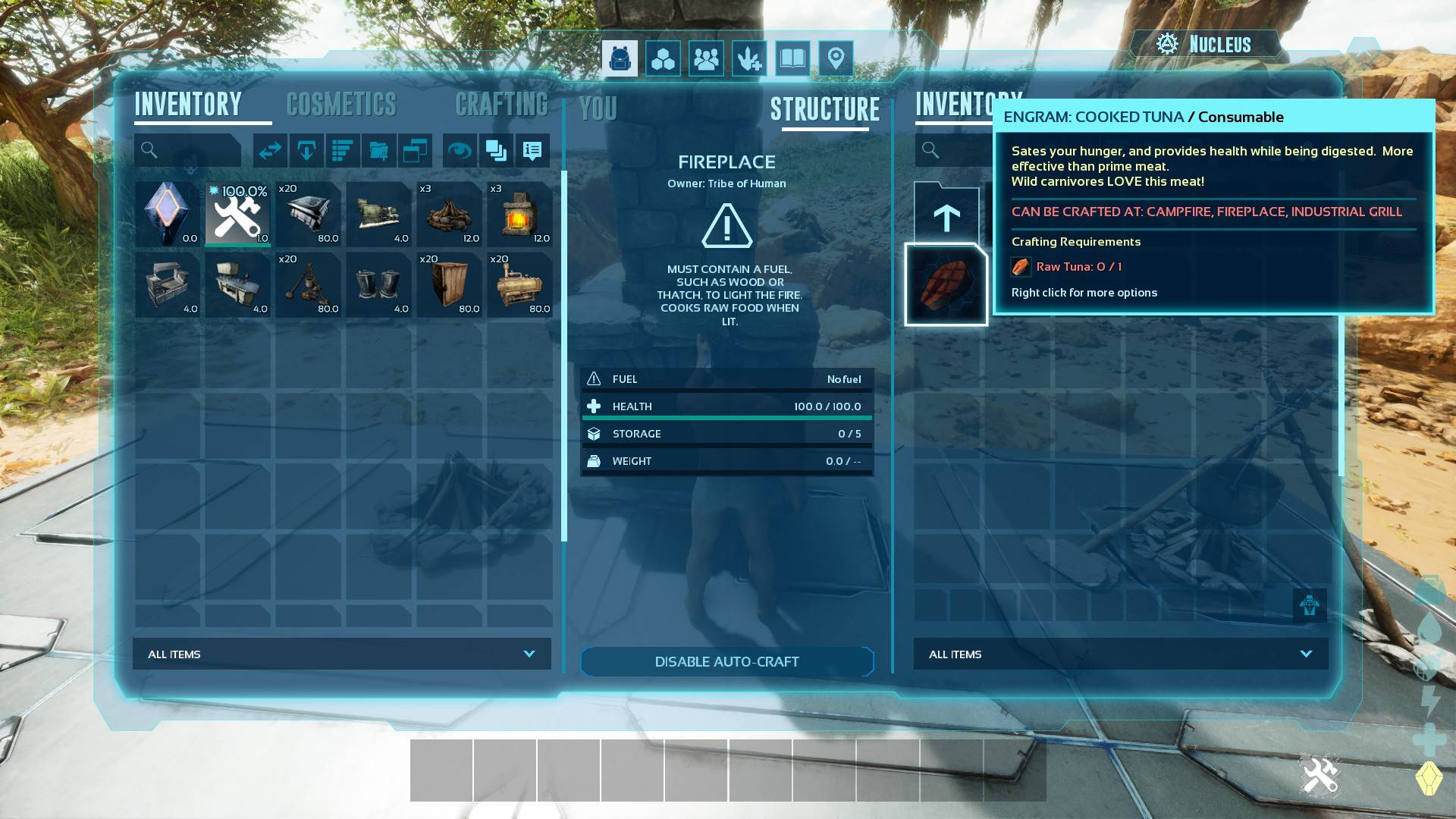Open the fireplace All Items filter dropdown

[1120, 654]
